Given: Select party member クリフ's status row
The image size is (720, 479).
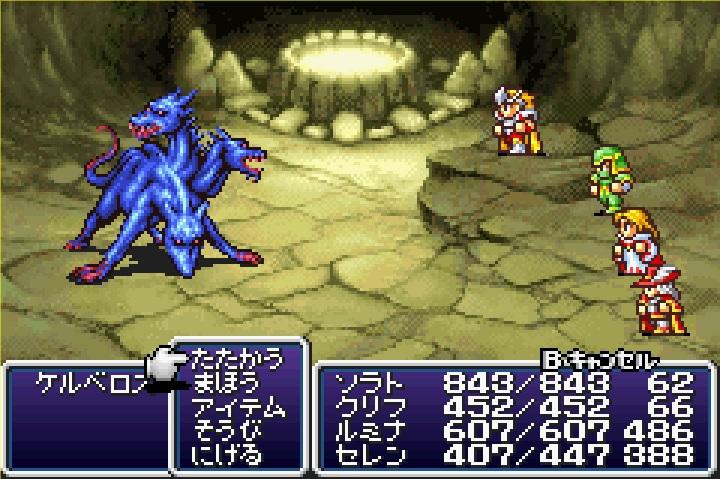Looking at the screenshot, I should coord(510,408).
